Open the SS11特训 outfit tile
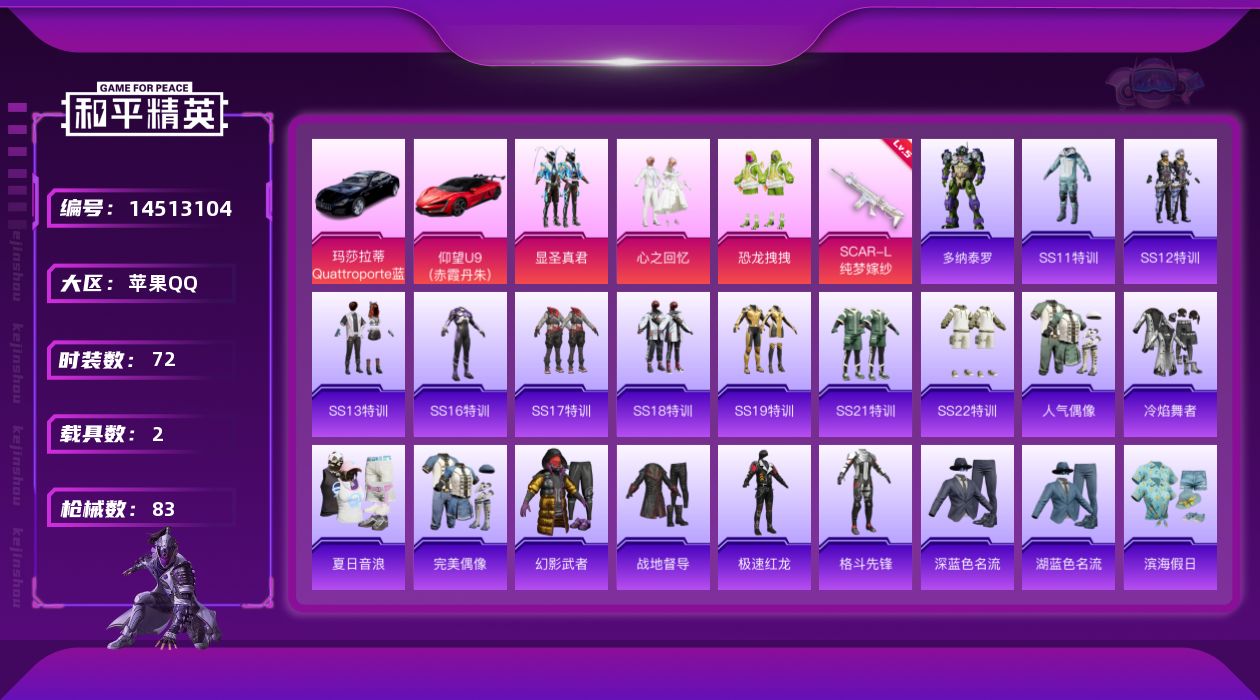This screenshot has height=700, width=1260. click(1068, 211)
